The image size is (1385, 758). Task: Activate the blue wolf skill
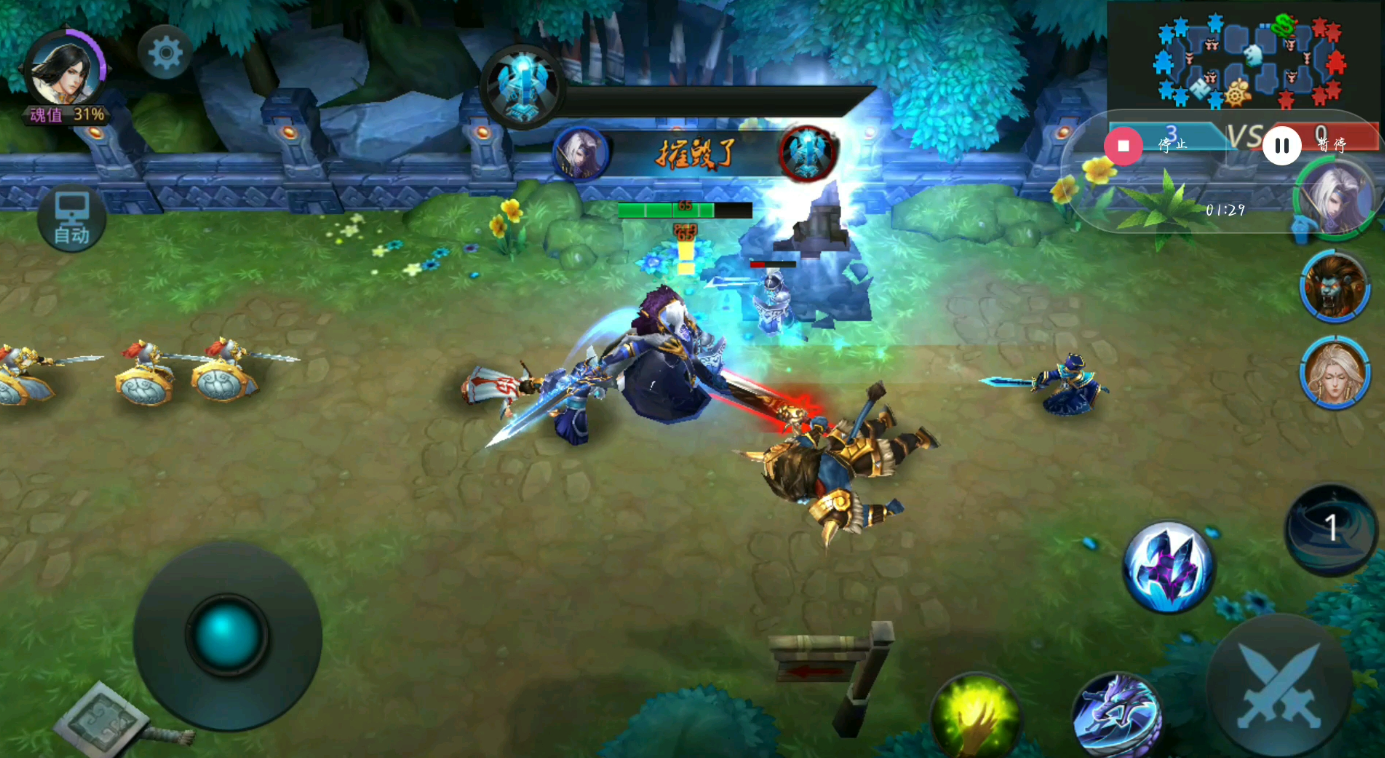[x=1116, y=714]
